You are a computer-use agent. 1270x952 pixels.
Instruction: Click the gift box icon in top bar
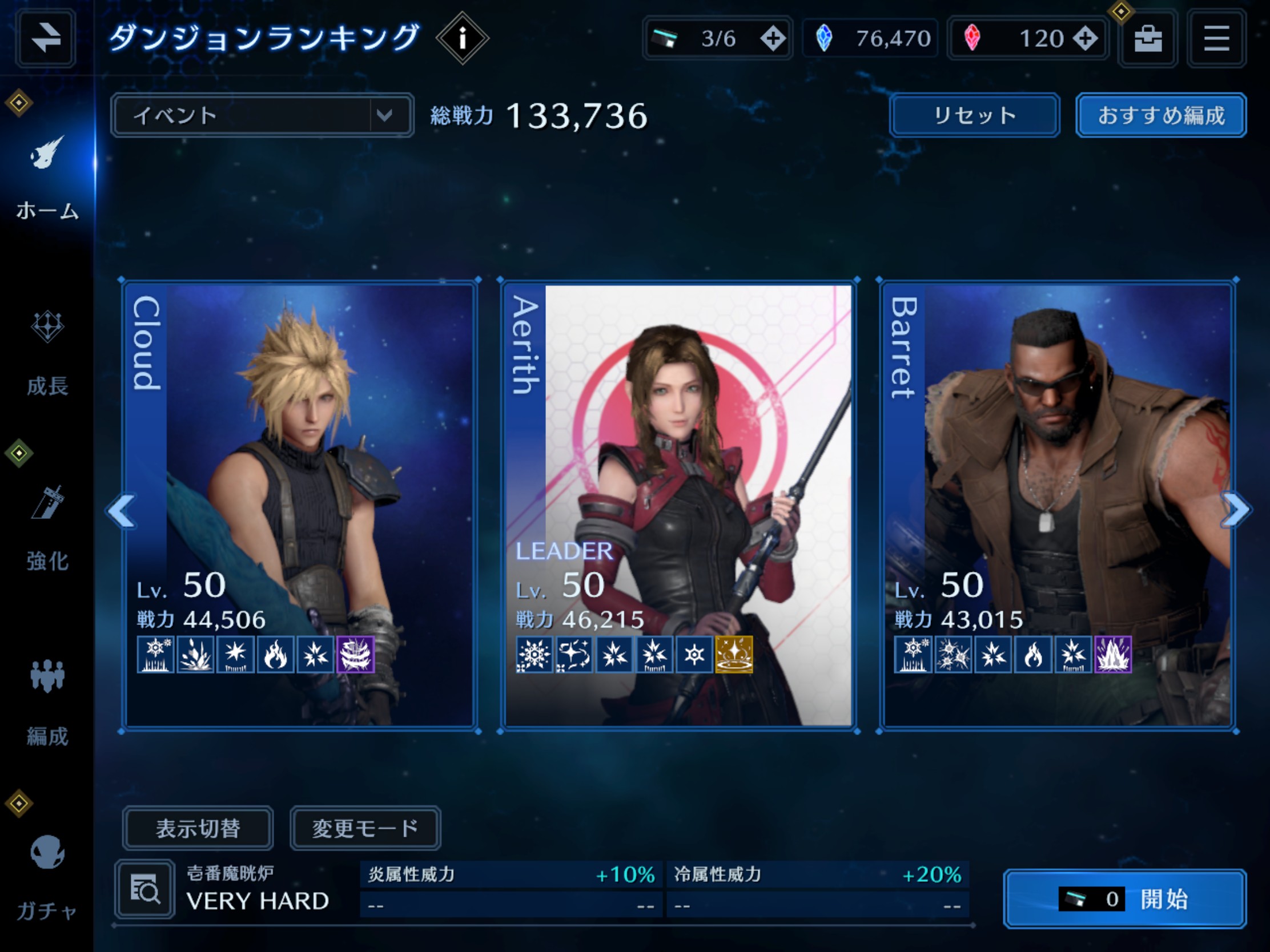click(x=1146, y=38)
